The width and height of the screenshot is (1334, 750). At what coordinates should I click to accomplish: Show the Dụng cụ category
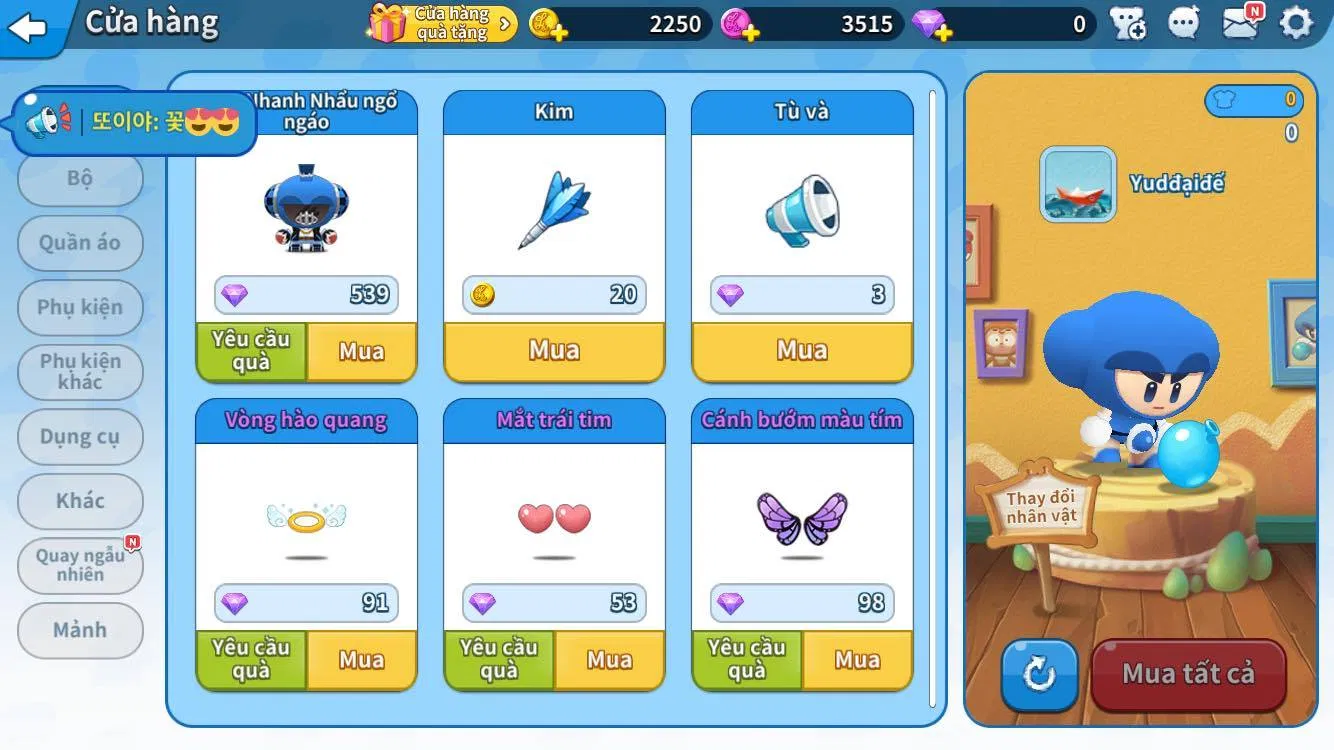click(80, 437)
